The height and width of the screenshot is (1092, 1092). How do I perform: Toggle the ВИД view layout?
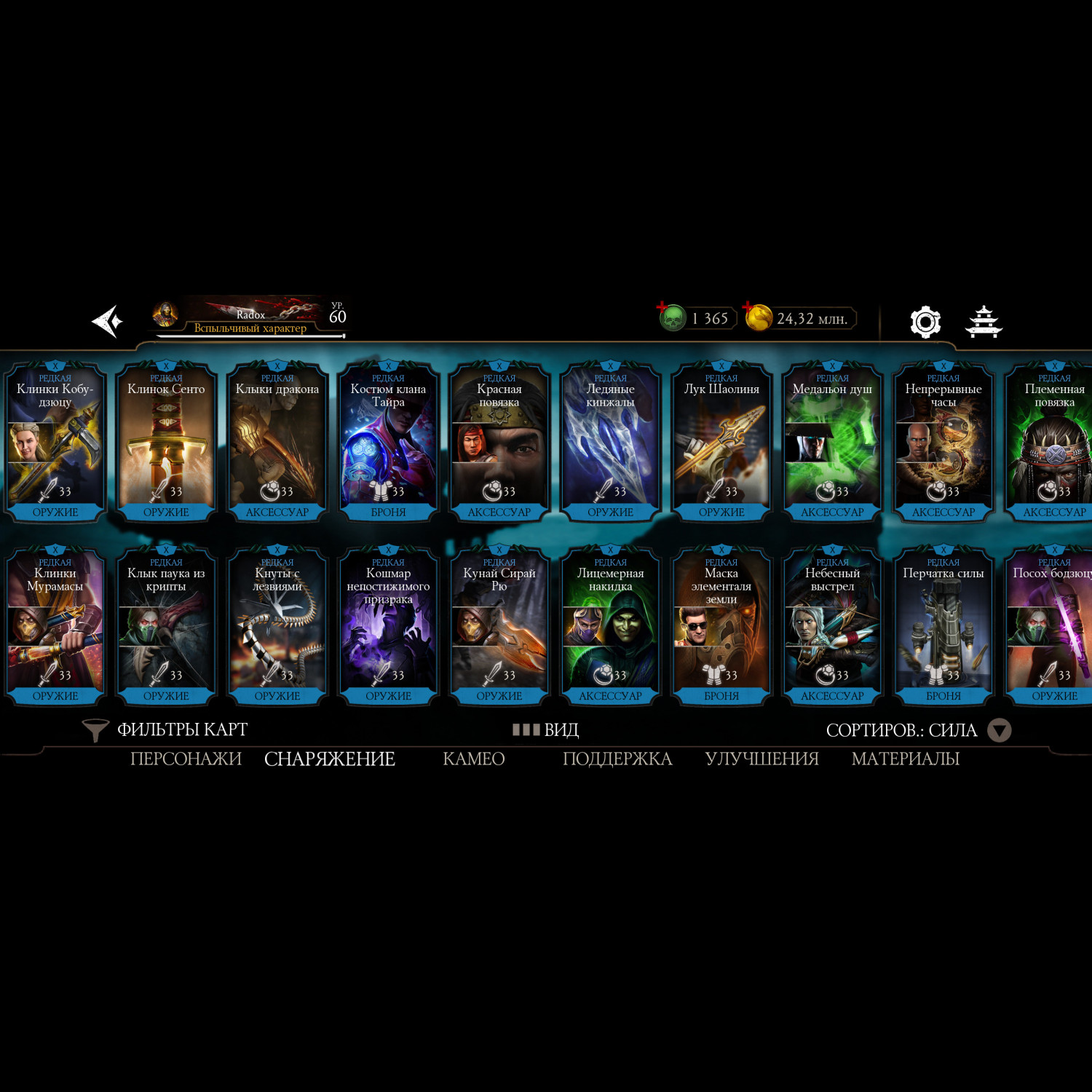pyautogui.click(x=546, y=729)
